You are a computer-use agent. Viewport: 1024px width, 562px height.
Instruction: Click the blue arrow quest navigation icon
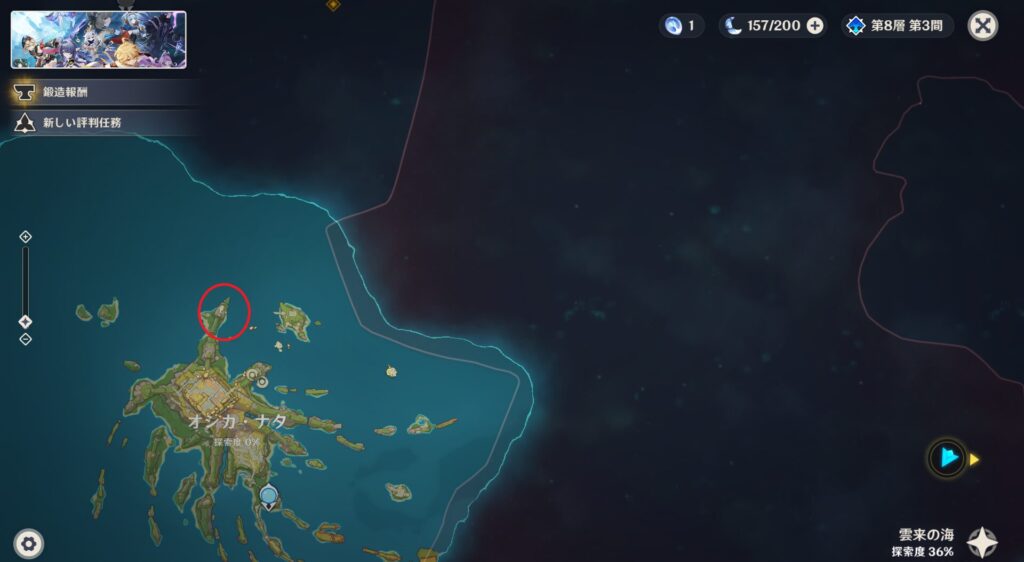click(x=947, y=459)
